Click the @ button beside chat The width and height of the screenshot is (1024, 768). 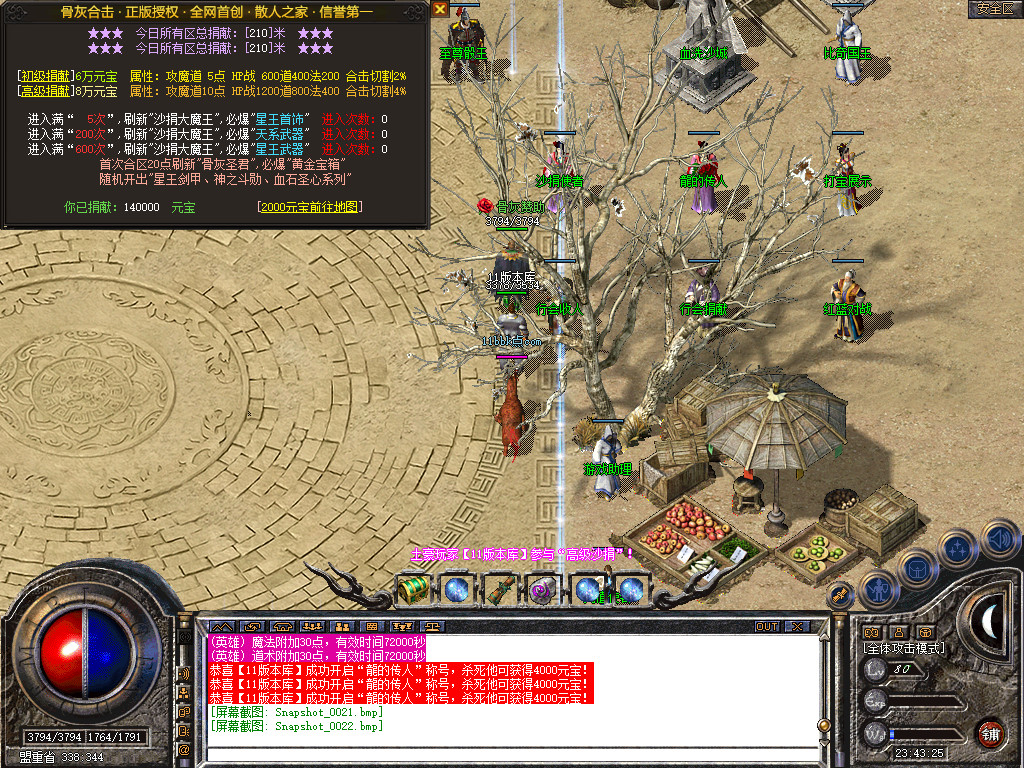click(x=184, y=748)
